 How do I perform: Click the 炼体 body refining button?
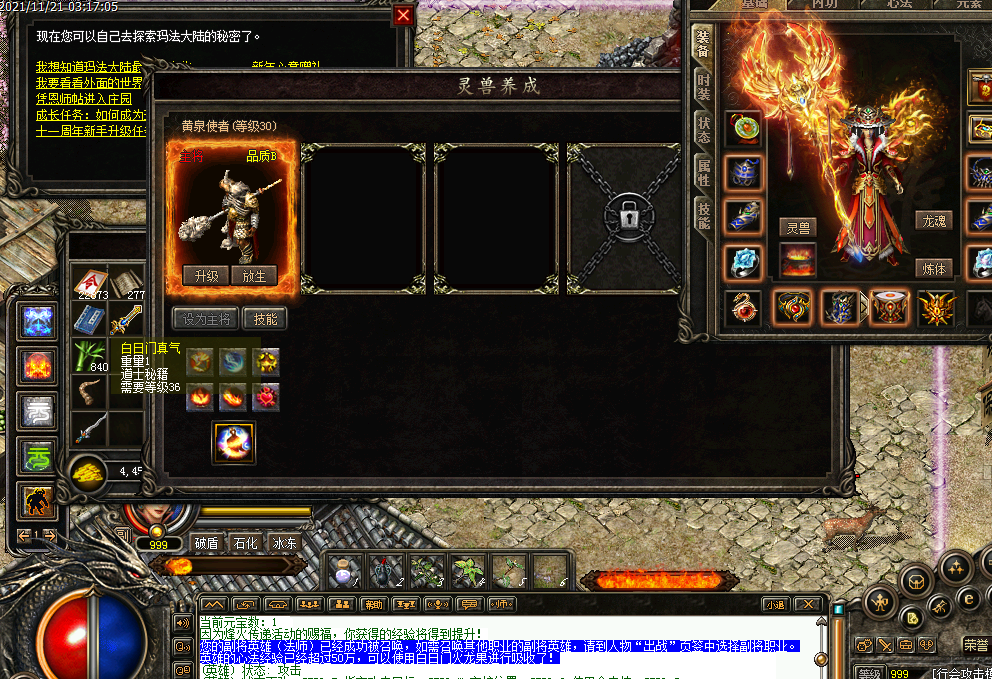click(933, 268)
